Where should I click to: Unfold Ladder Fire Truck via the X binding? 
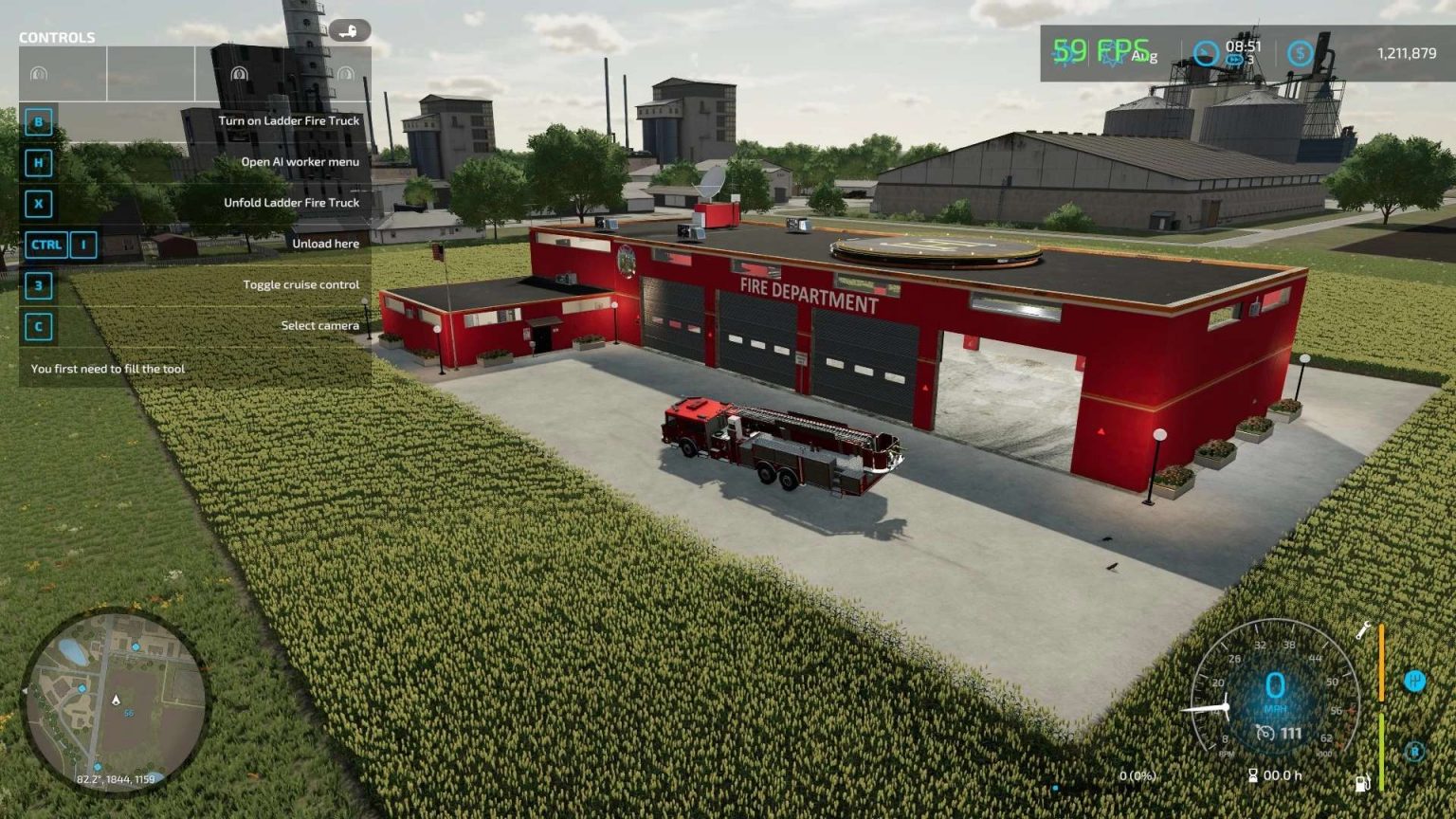click(x=37, y=202)
